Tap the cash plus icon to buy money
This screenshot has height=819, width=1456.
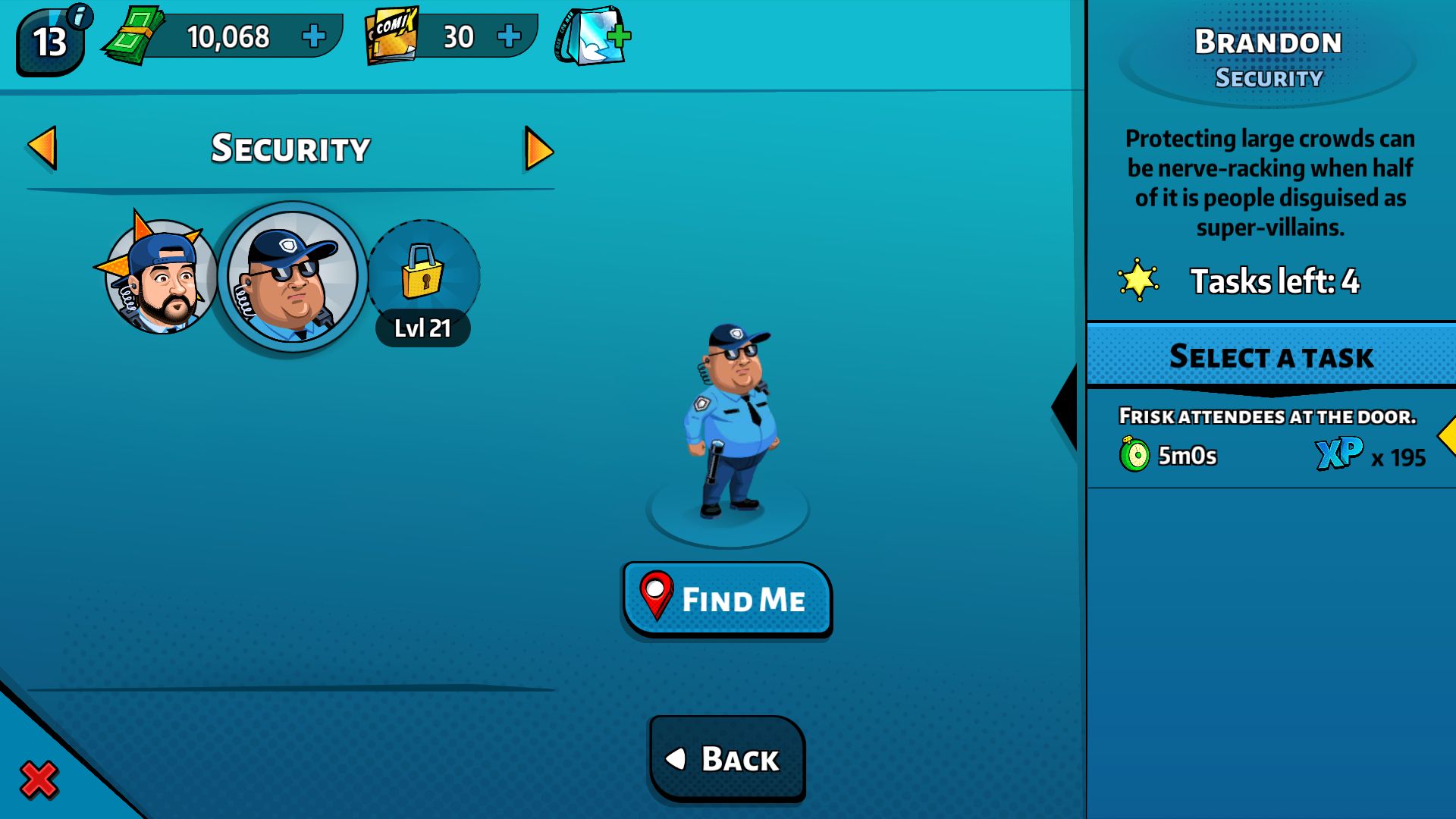314,36
